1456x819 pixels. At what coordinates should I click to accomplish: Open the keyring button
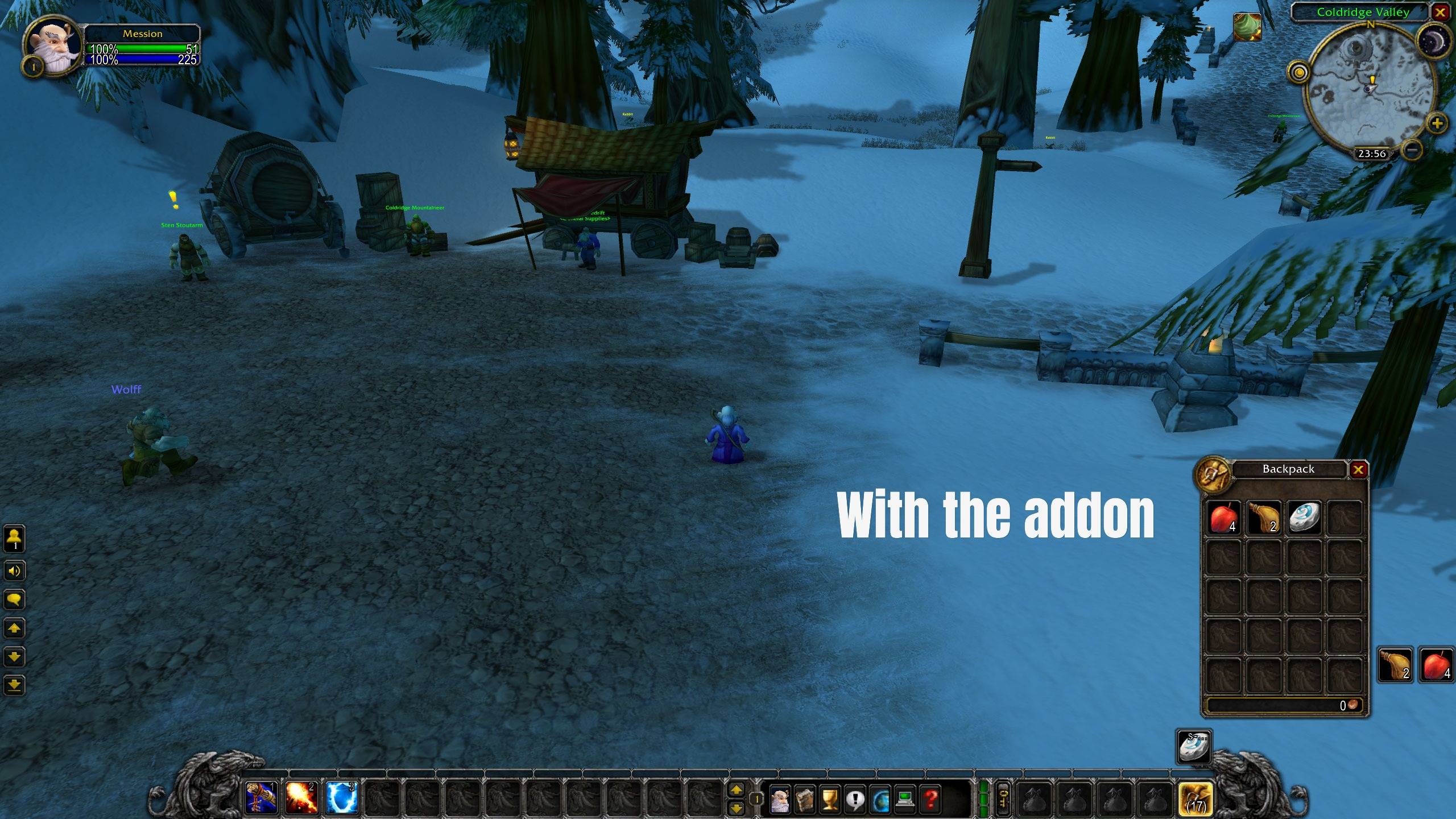pyautogui.click(x=1004, y=799)
